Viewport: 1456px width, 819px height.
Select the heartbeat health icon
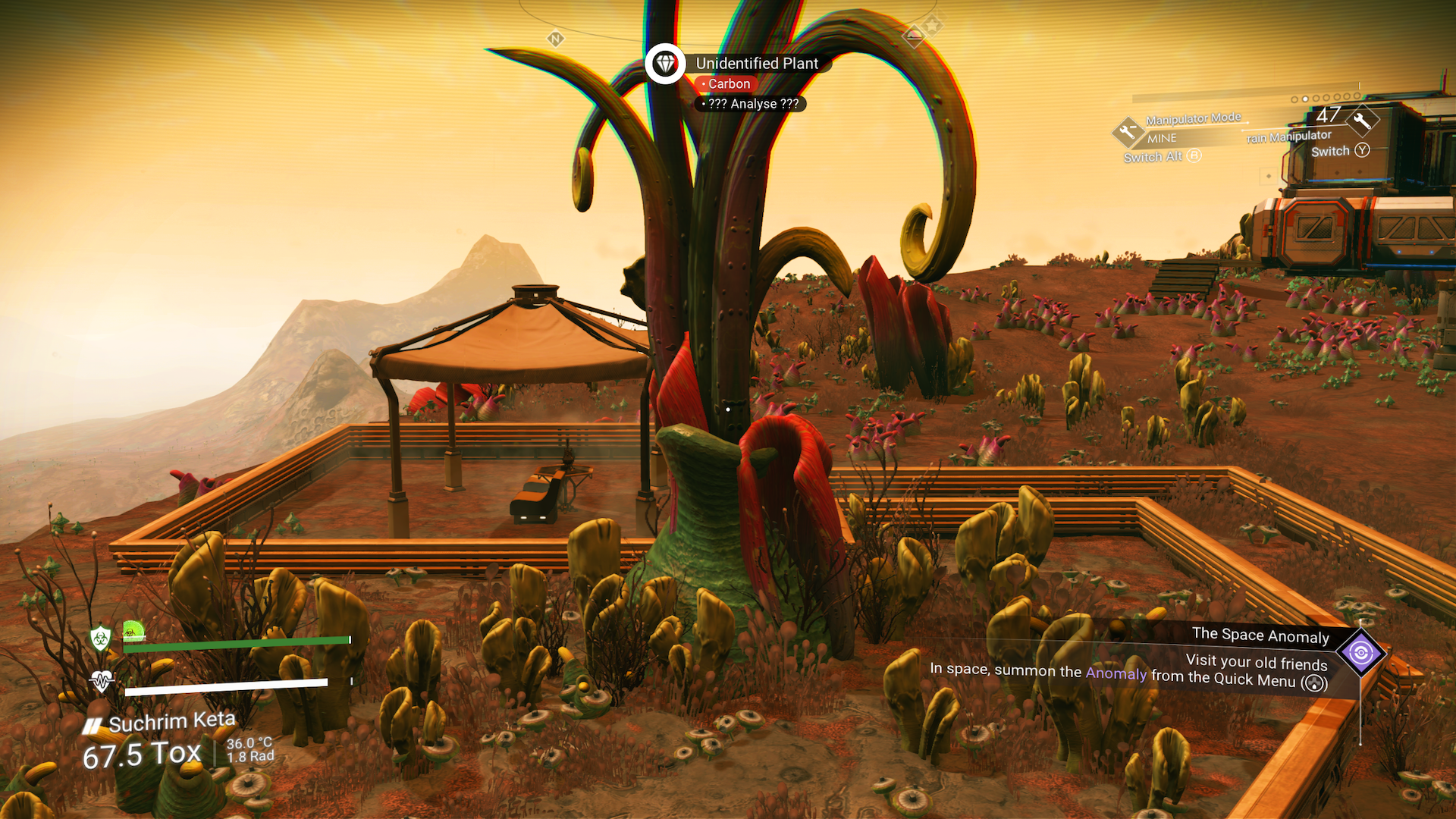coord(101,682)
